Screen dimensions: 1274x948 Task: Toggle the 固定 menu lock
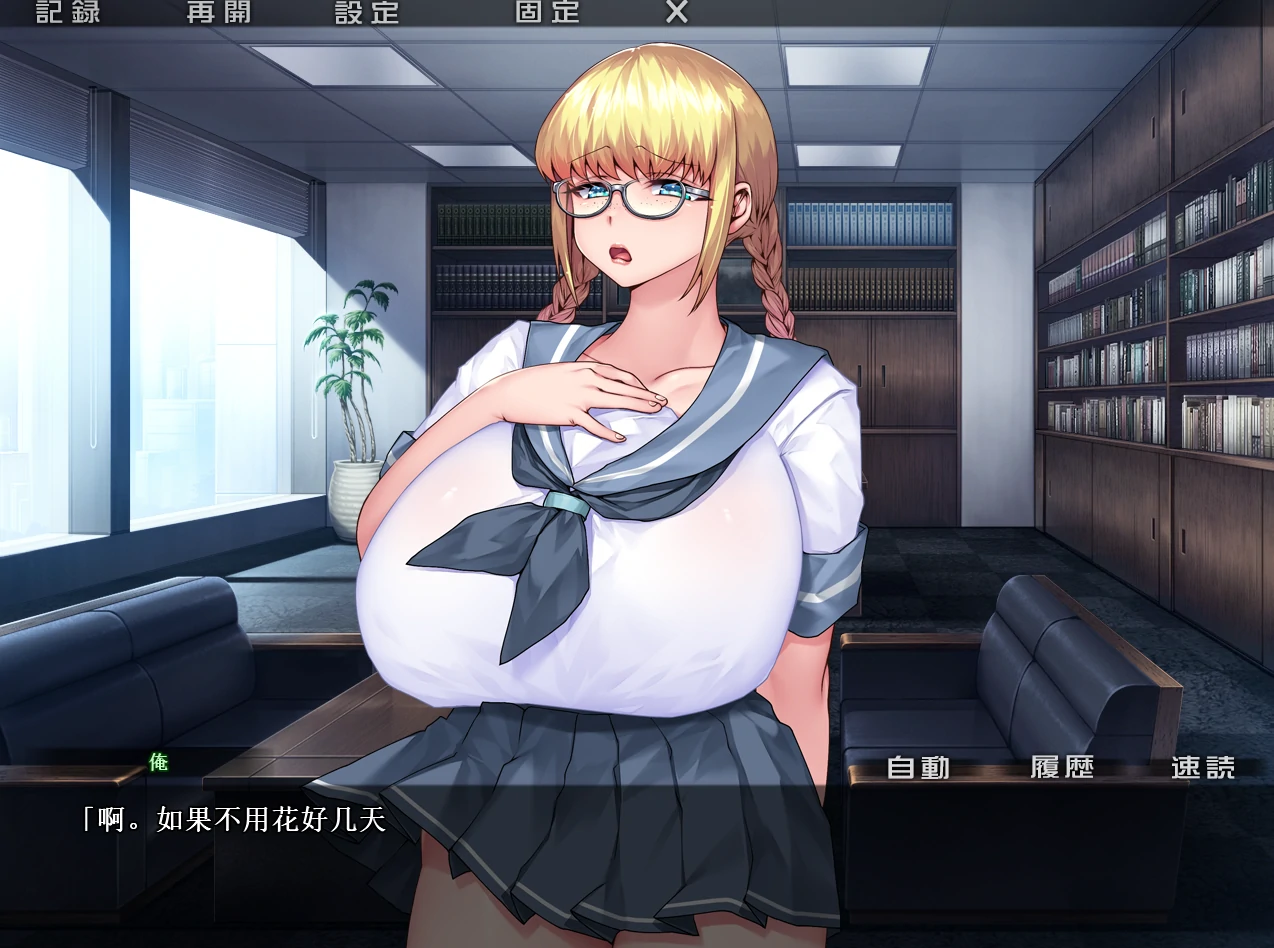coord(547,12)
